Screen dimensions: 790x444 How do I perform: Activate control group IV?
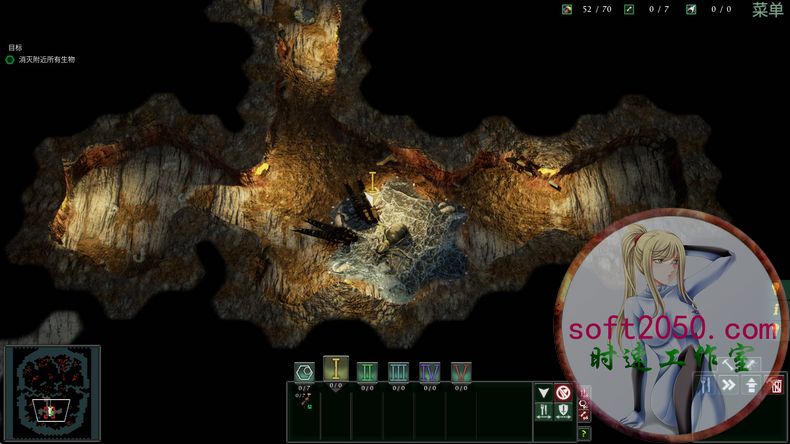[429, 372]
